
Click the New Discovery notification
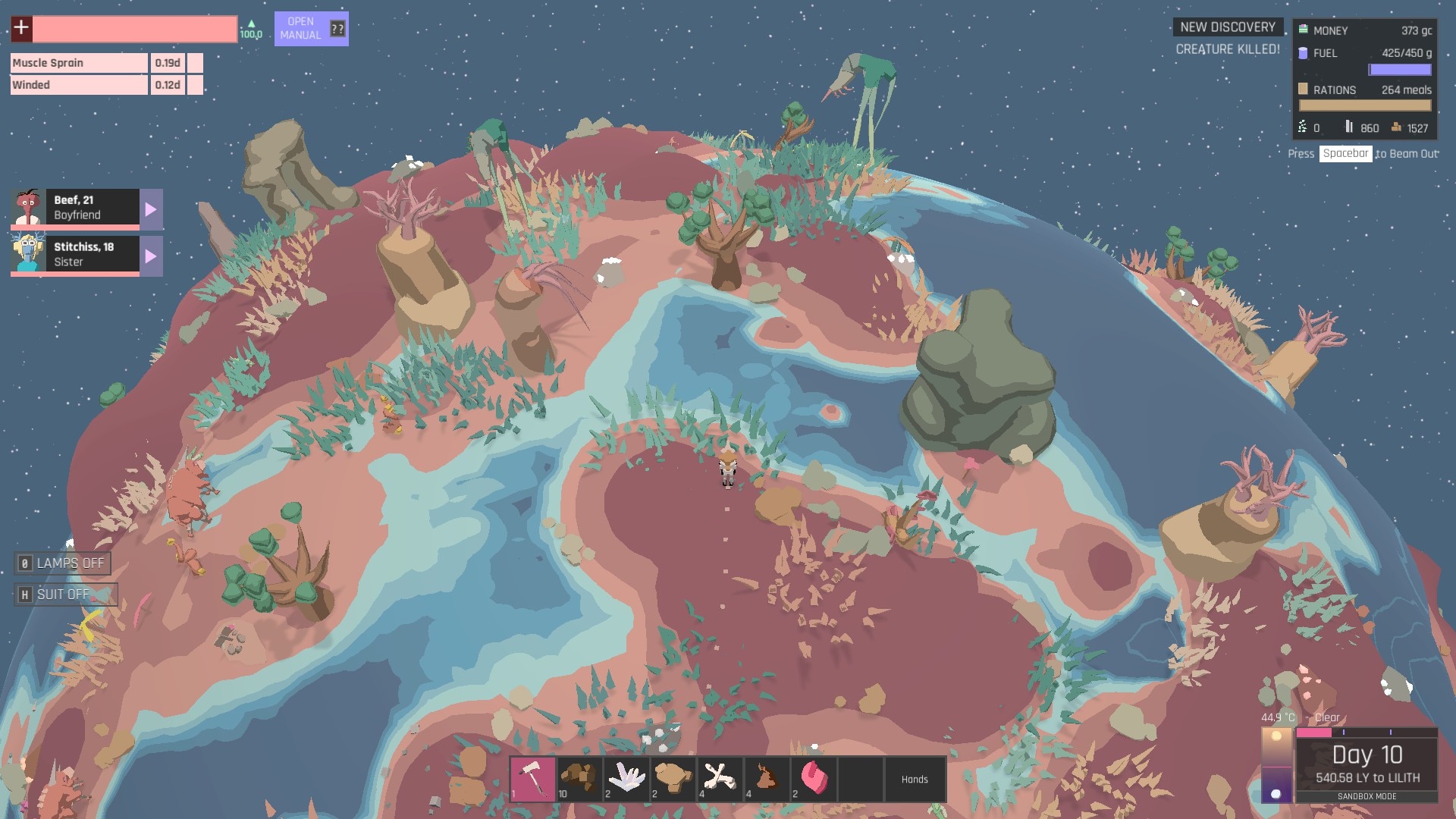tap(1228, 27)
